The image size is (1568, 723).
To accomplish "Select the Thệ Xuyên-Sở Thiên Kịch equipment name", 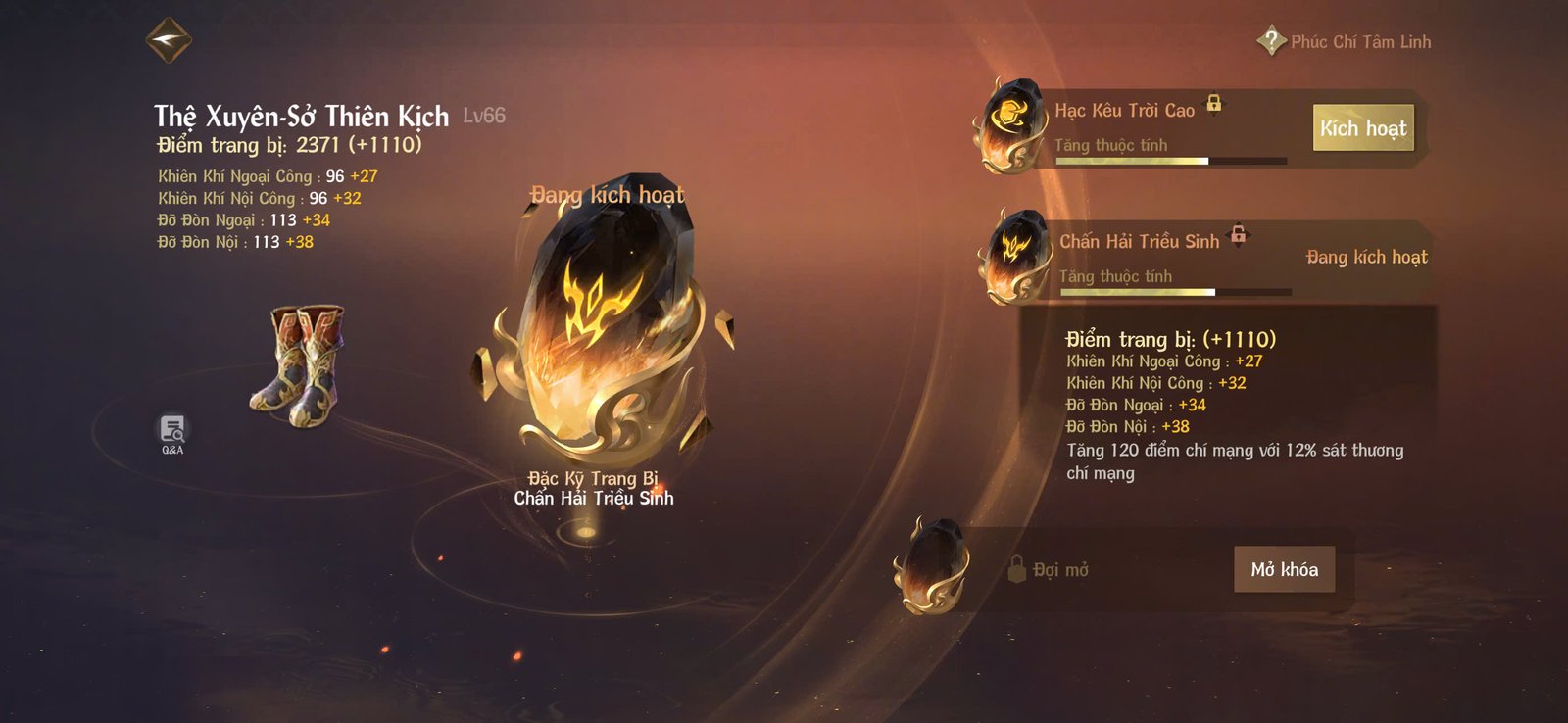I will pos(301,117).
